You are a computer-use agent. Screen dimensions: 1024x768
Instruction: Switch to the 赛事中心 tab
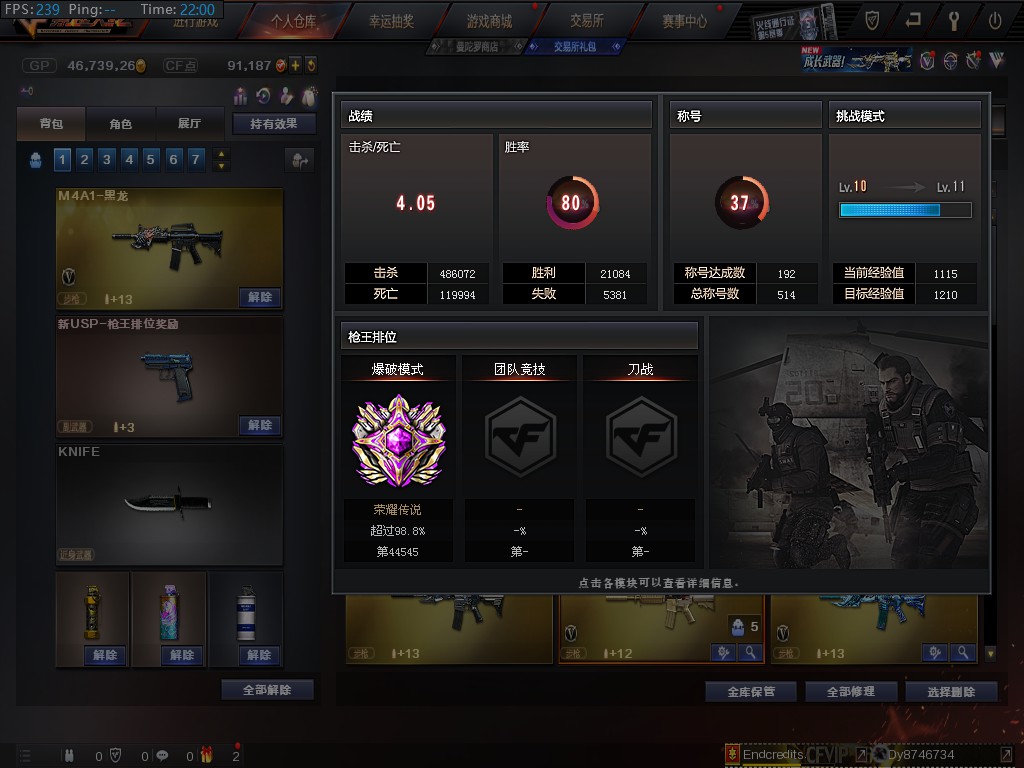(x=684, y=20)
